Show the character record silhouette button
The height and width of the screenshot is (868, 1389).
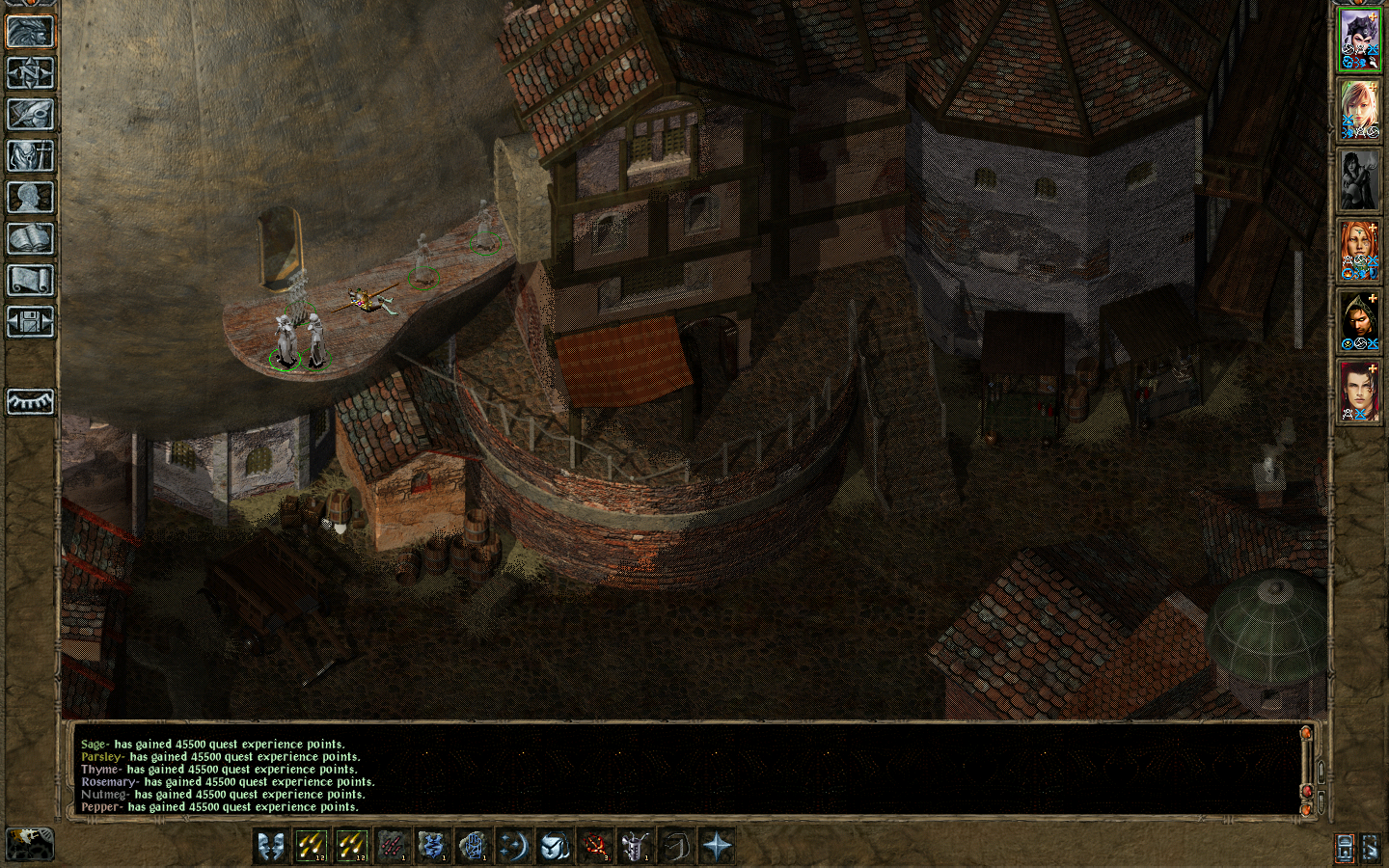click(x=30, y=197)
